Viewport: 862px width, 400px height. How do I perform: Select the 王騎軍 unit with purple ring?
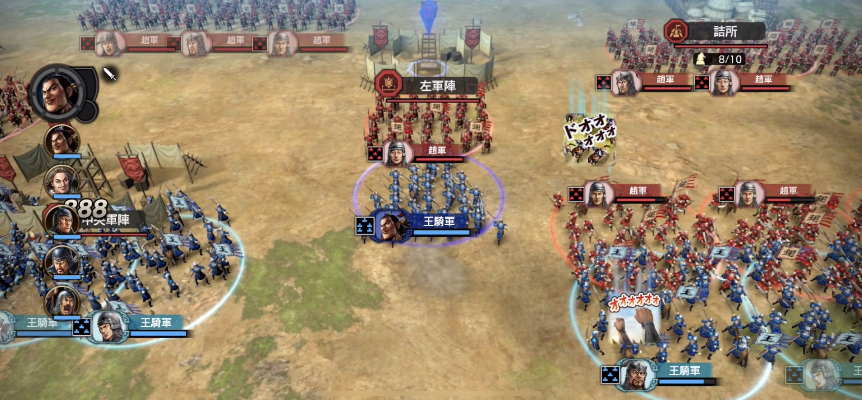tap(394, 226)
